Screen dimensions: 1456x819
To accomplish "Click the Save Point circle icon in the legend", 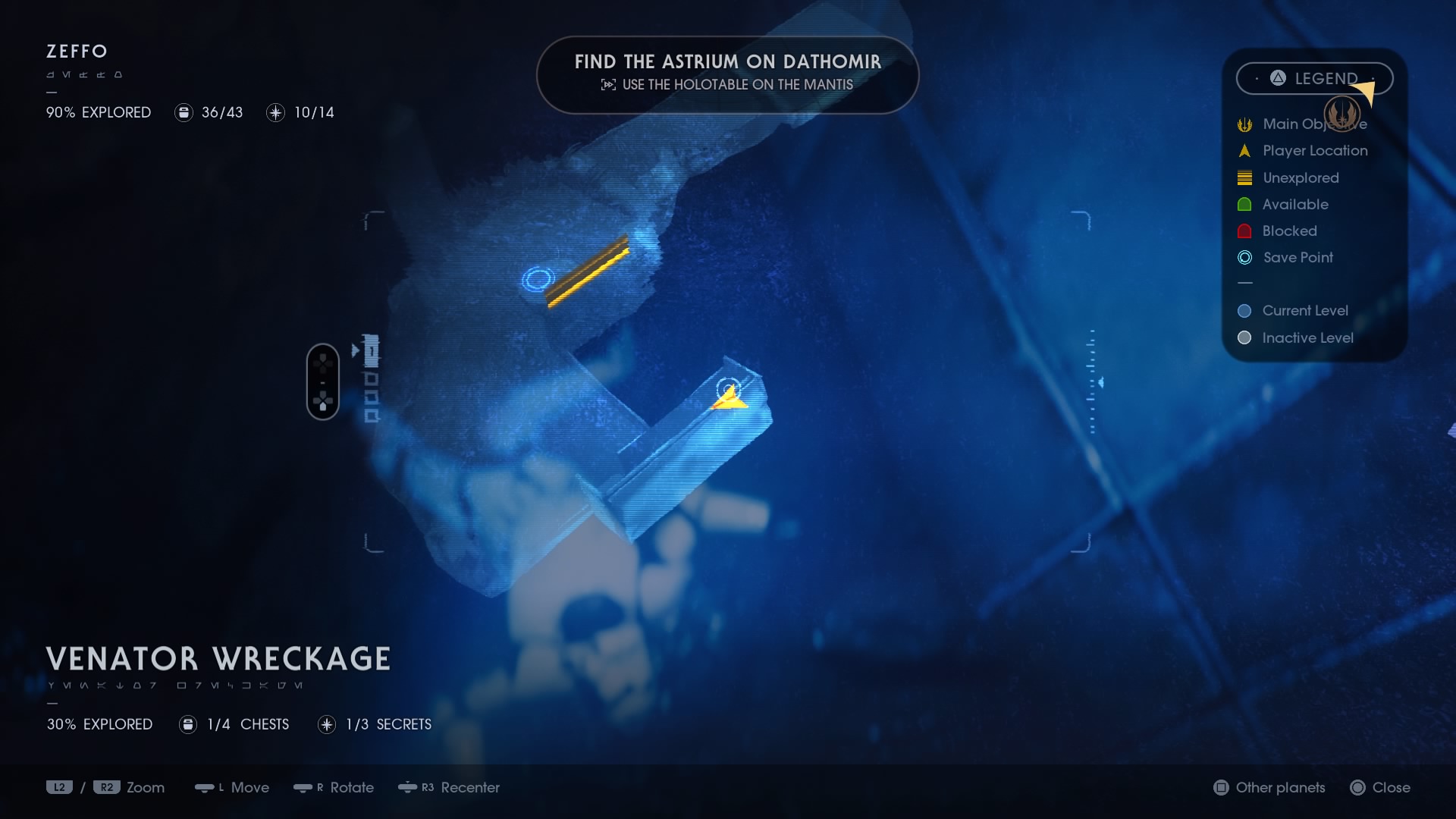I will 1244,258.
